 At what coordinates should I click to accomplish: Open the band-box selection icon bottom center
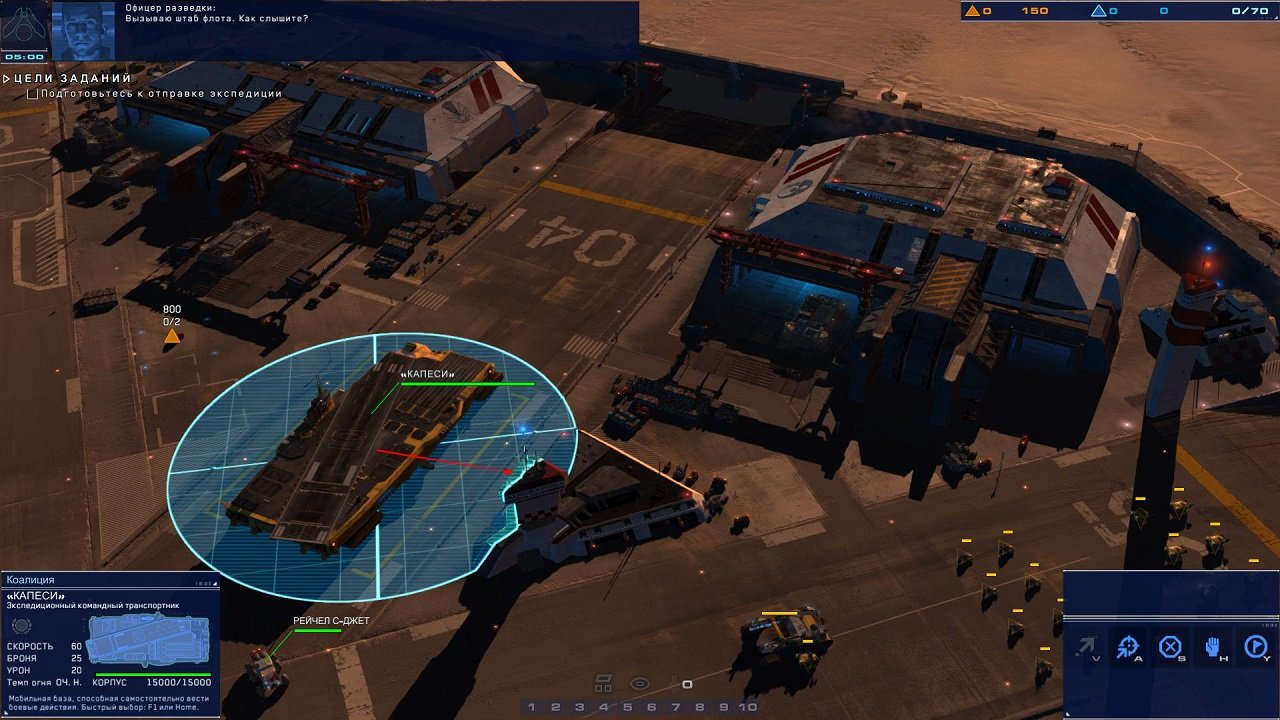click(x=603, y=680)
